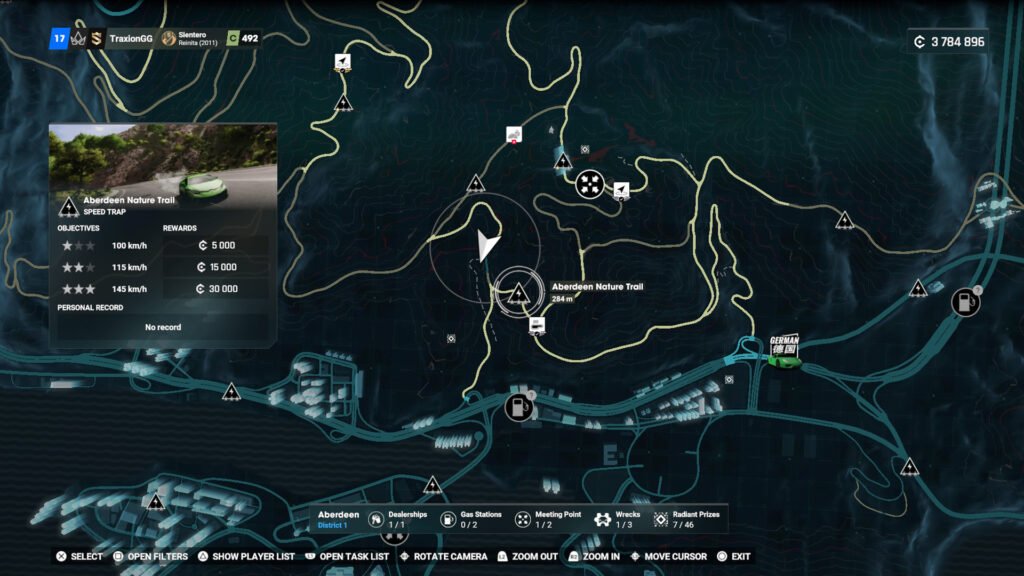Select the speed trap marker beside the meeting point
Image resolution: width=1024 pixels, height=576 pixels.
[563, 160]
